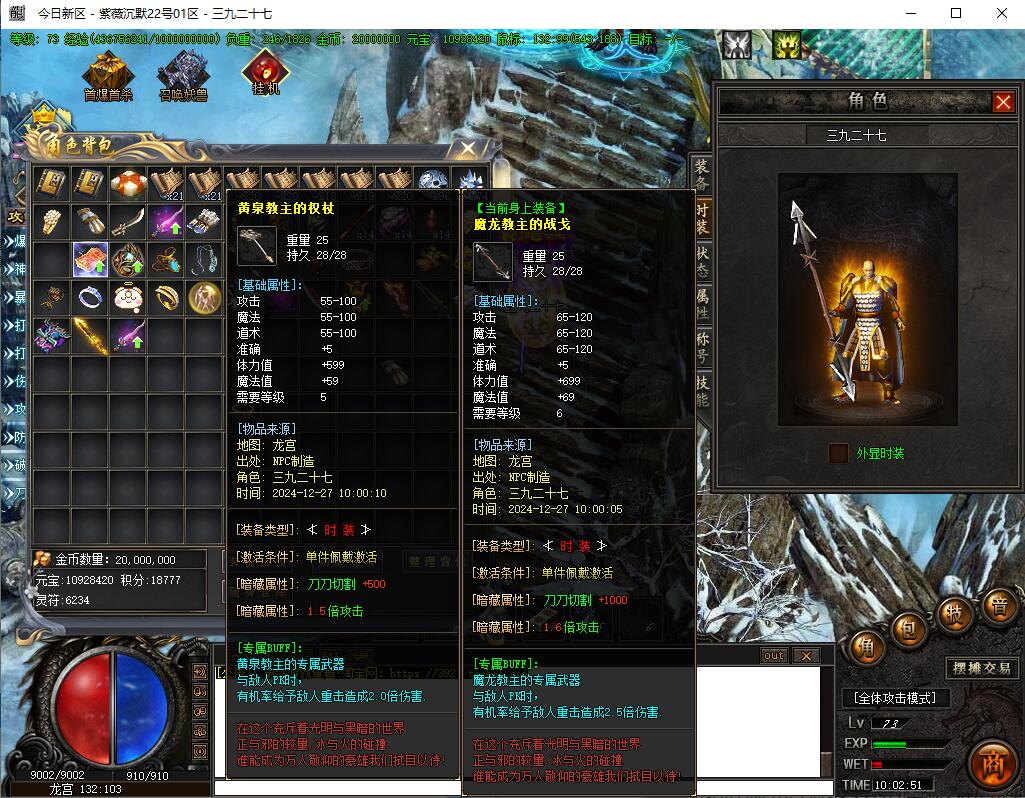This screenshot has height=798, width=1025.
Task: Maximize the game window
Action: pos(956,13)
